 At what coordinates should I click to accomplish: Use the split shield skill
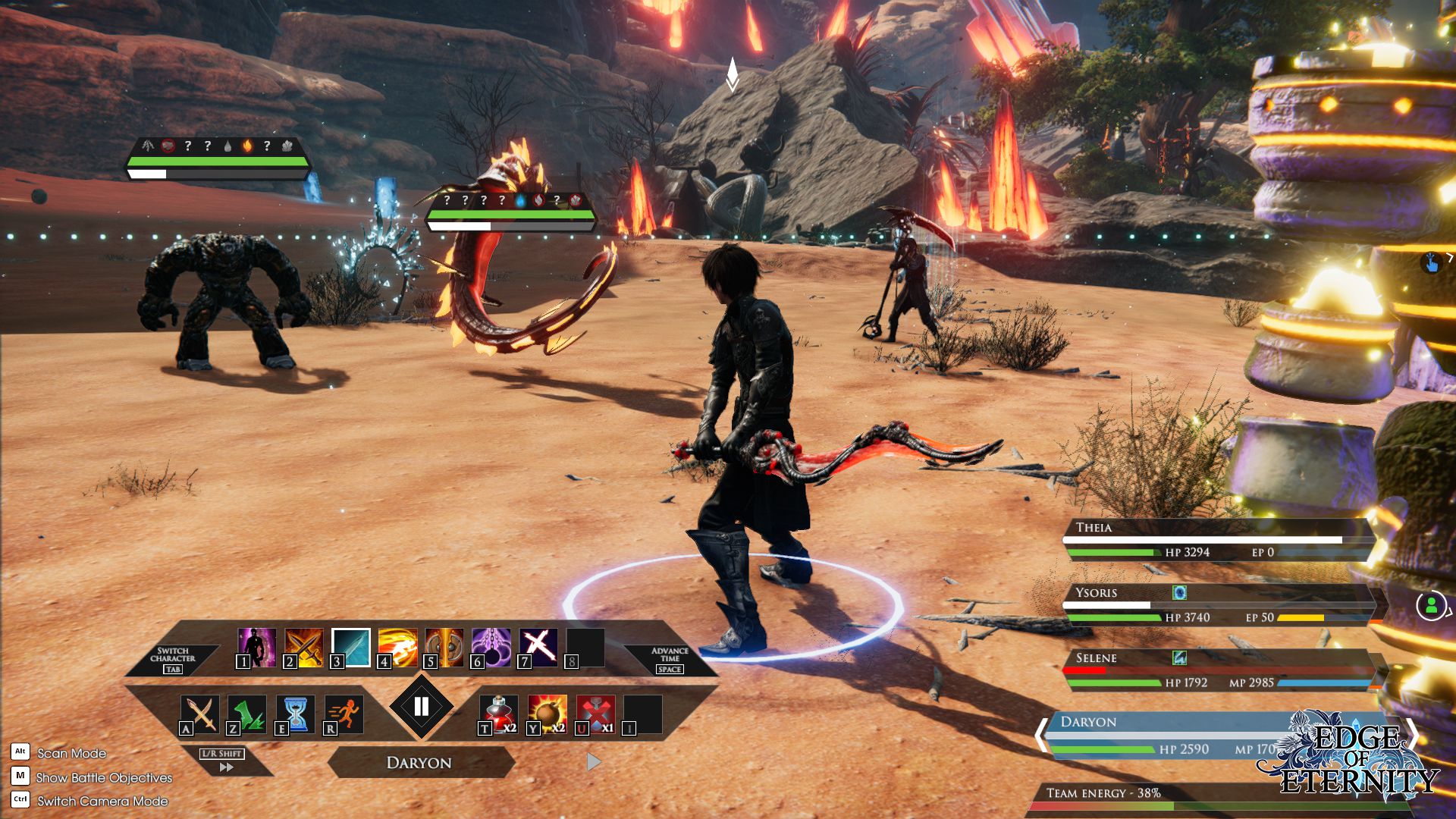(444, 647)
